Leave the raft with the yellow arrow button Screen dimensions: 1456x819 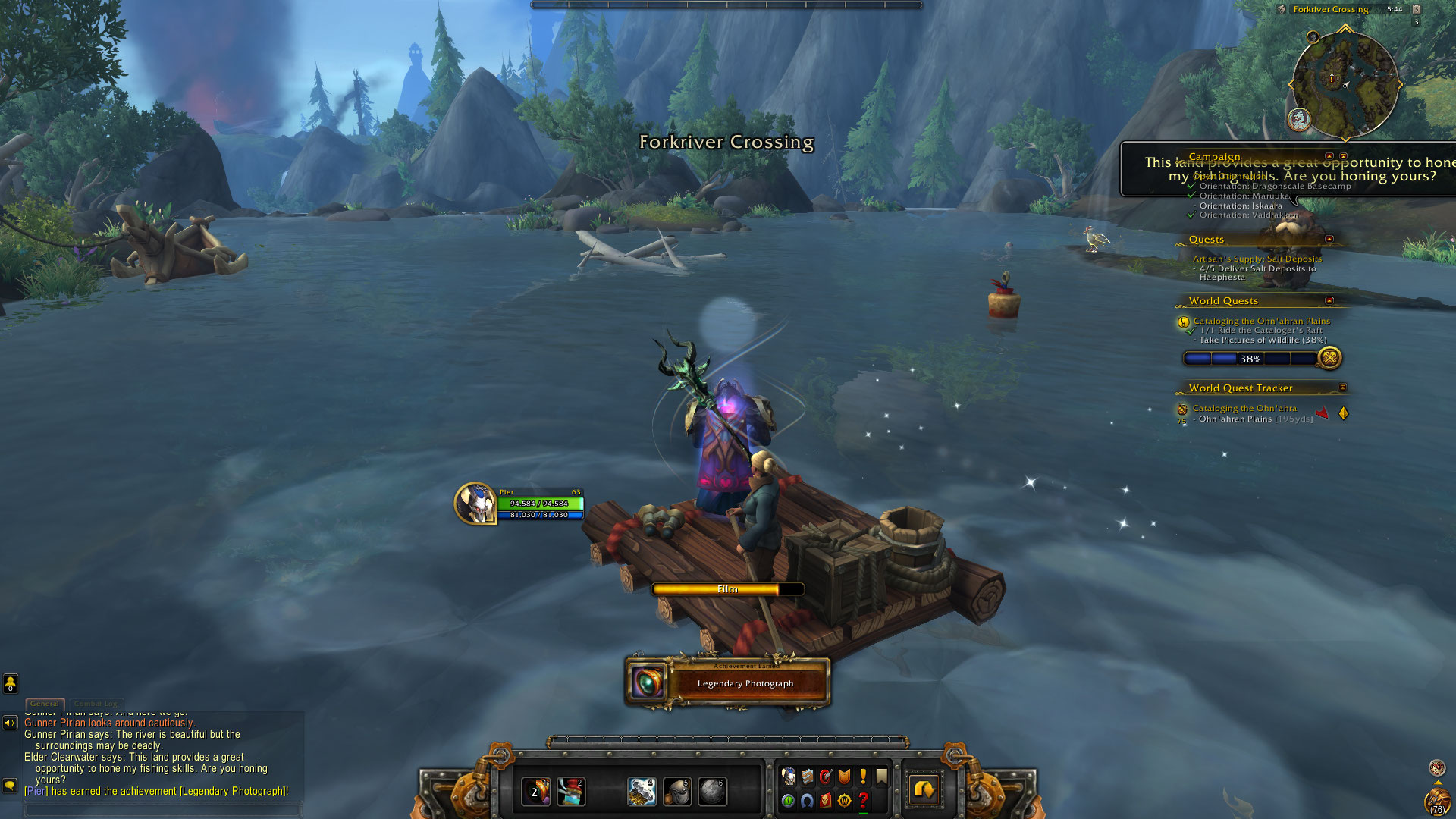coord(924,790)
